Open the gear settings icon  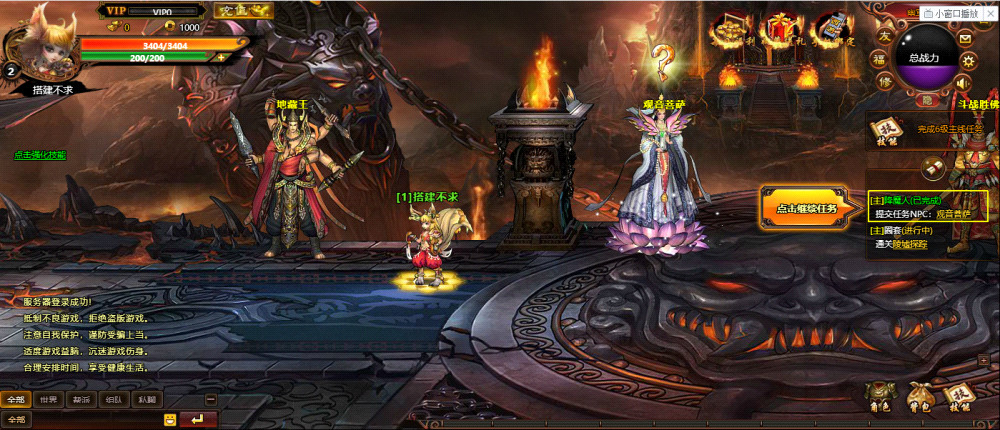click(x=966, y=60)
